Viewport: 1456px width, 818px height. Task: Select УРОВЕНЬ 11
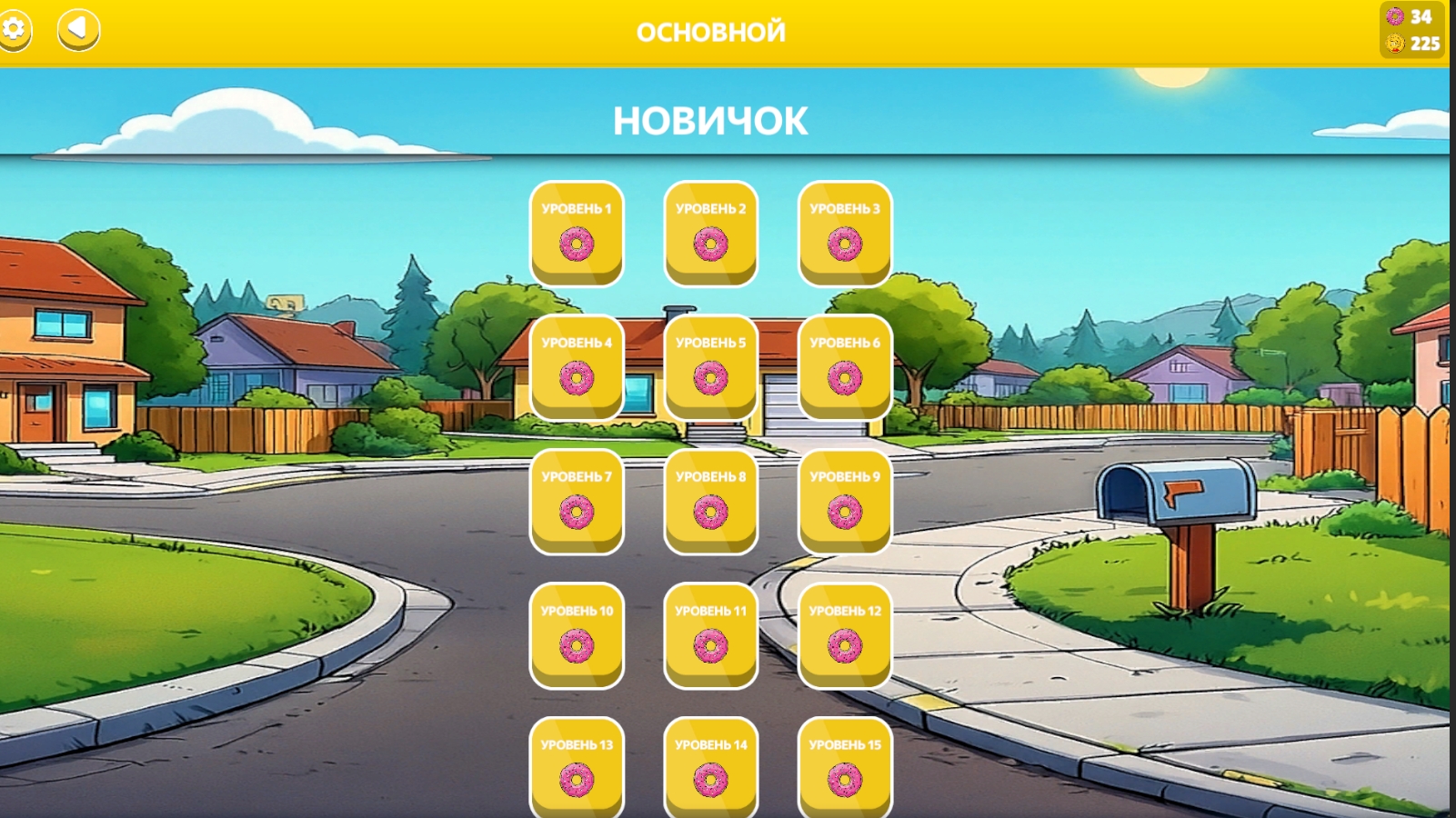(x=710, y=634)
